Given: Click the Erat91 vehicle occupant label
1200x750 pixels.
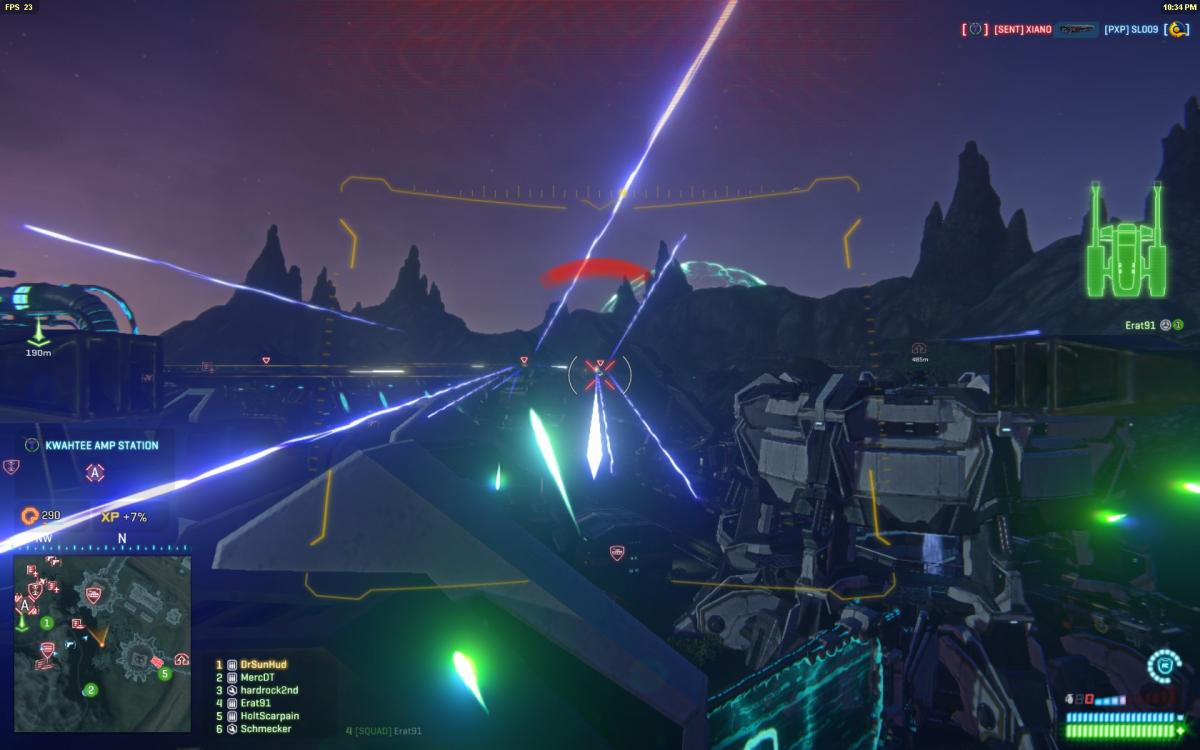Looking at the screenshot, I should pyautogui.click(x=1139, y=324).
